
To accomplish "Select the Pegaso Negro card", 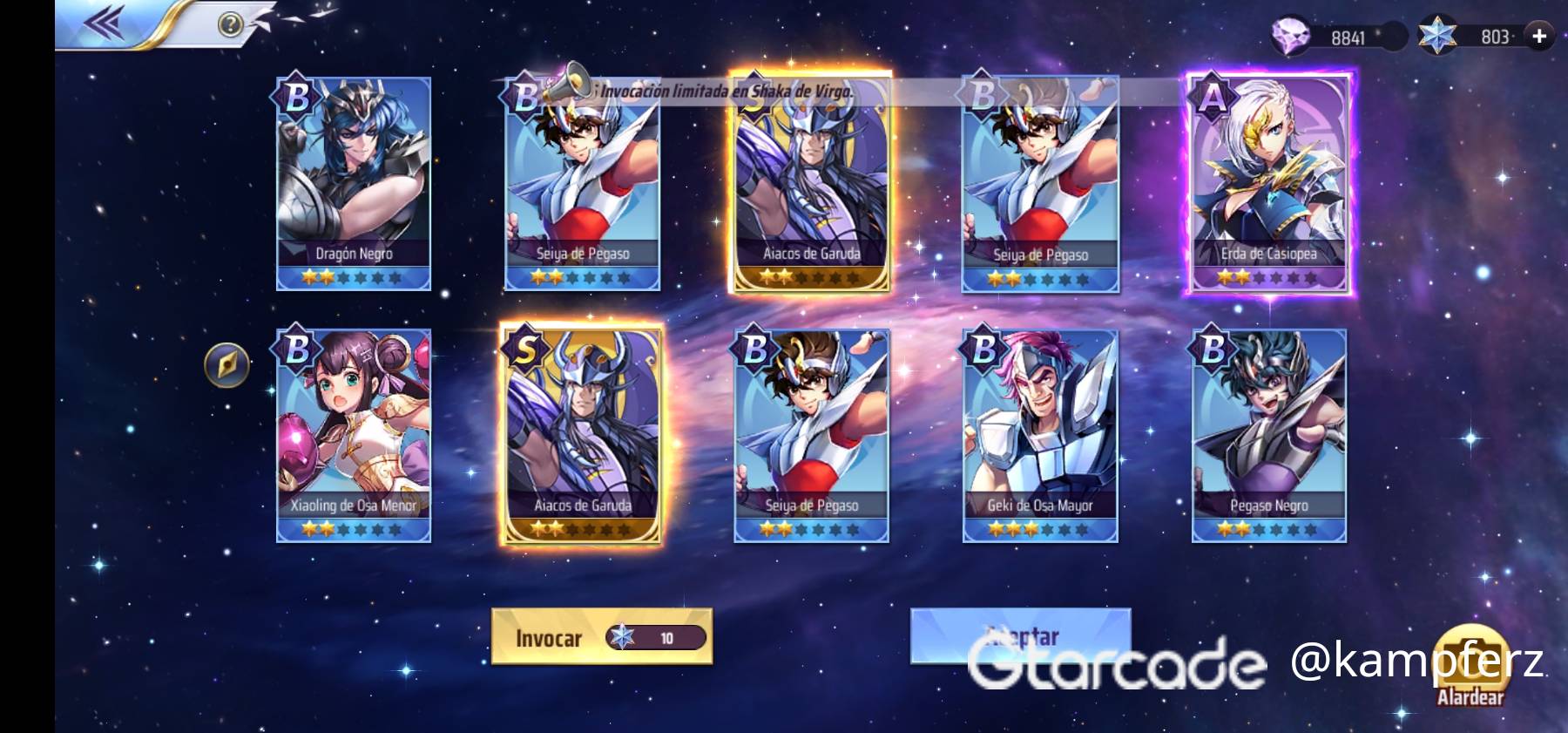I will [1268, 435].
